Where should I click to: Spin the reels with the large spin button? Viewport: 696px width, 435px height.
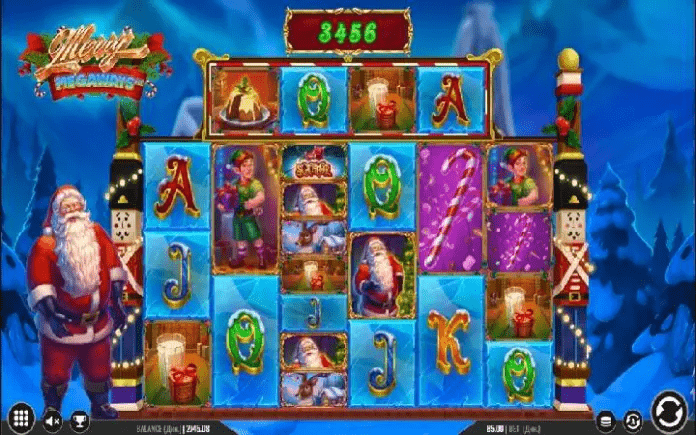[x=667, y=410]
